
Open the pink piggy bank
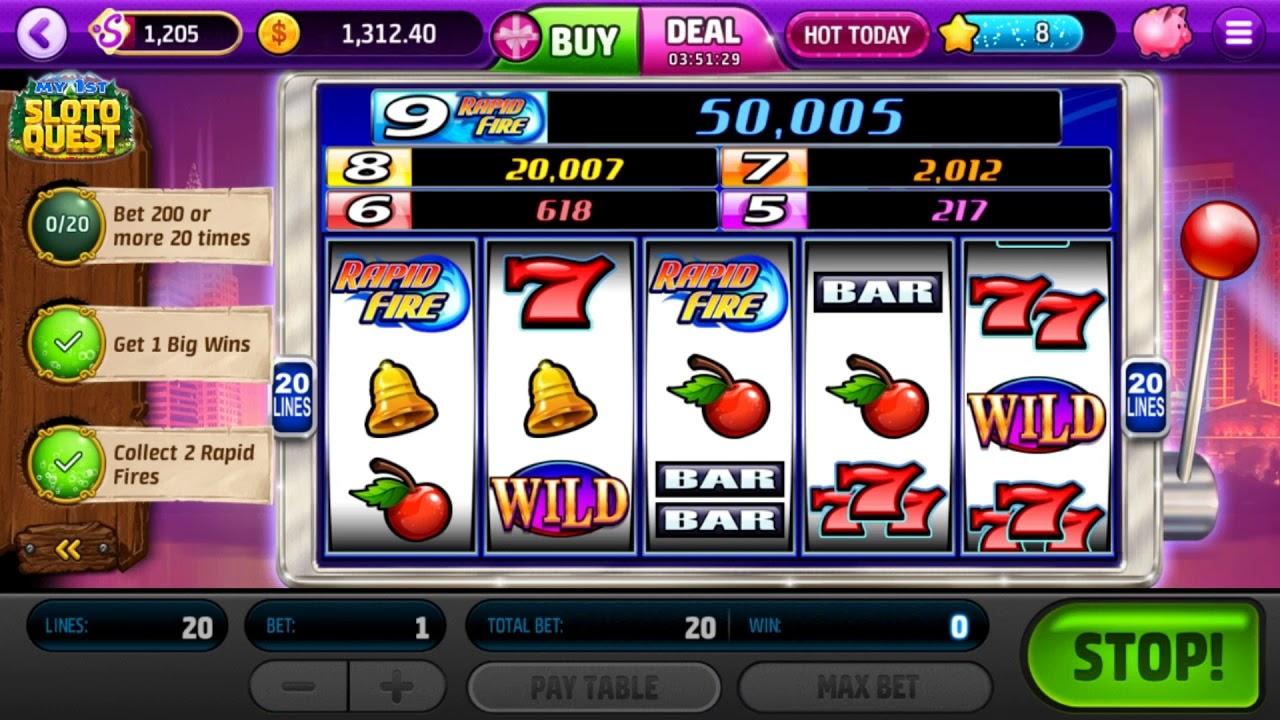click(x=1162, y=32)
